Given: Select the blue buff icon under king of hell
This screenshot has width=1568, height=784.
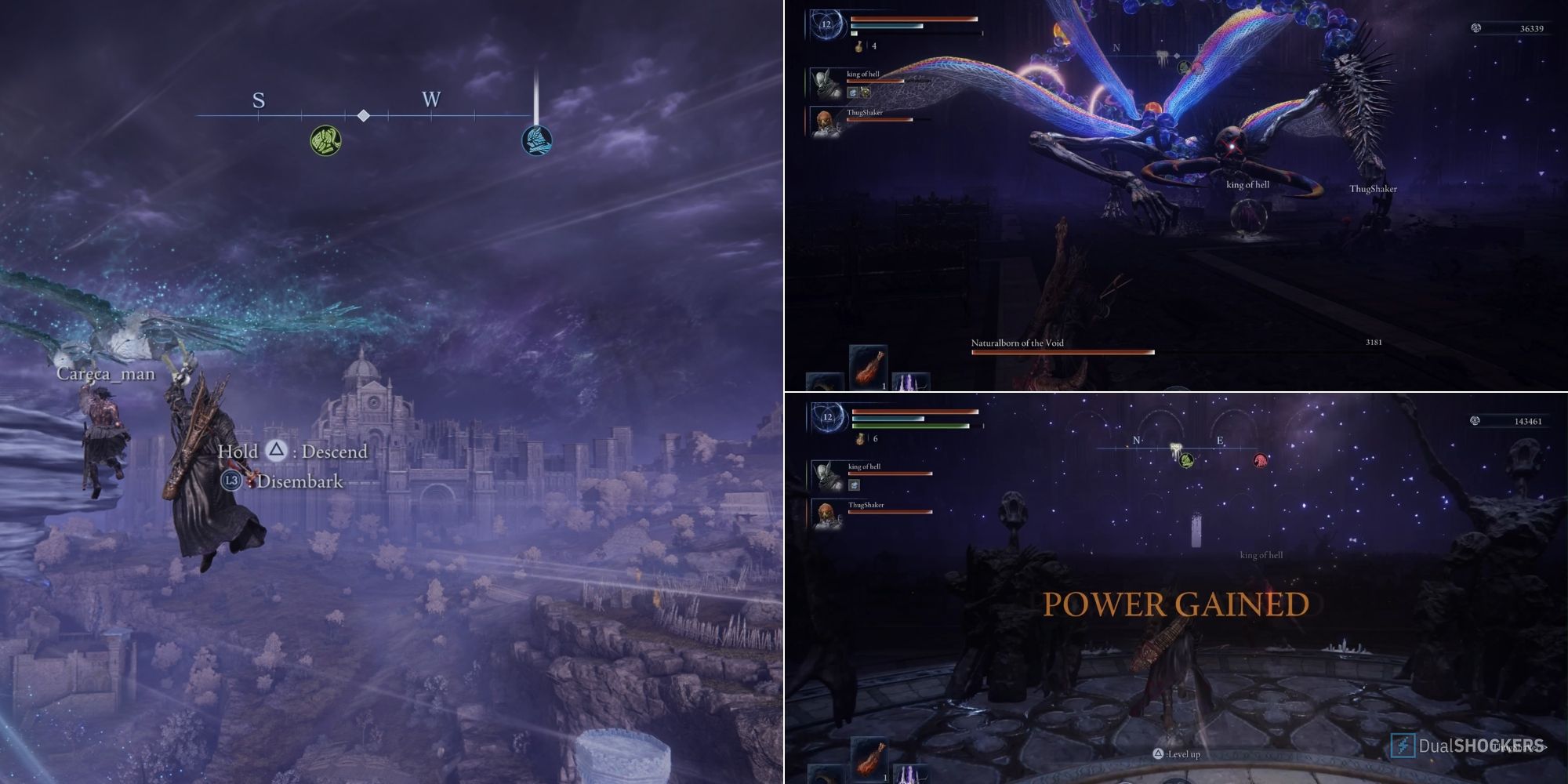Looking at the screenshot, I should [x=853, y=93].
